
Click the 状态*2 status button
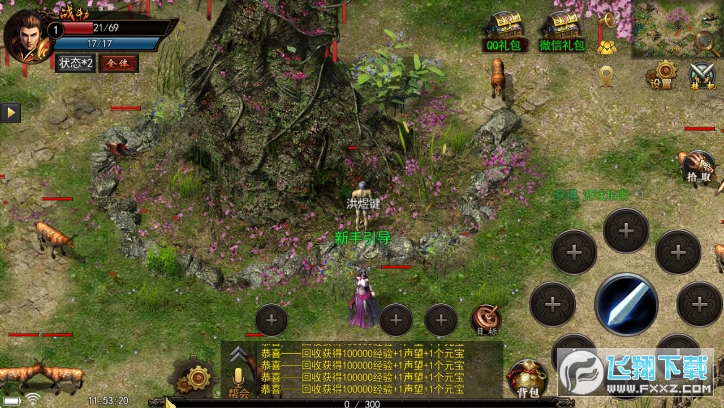(x=75, y=63)
